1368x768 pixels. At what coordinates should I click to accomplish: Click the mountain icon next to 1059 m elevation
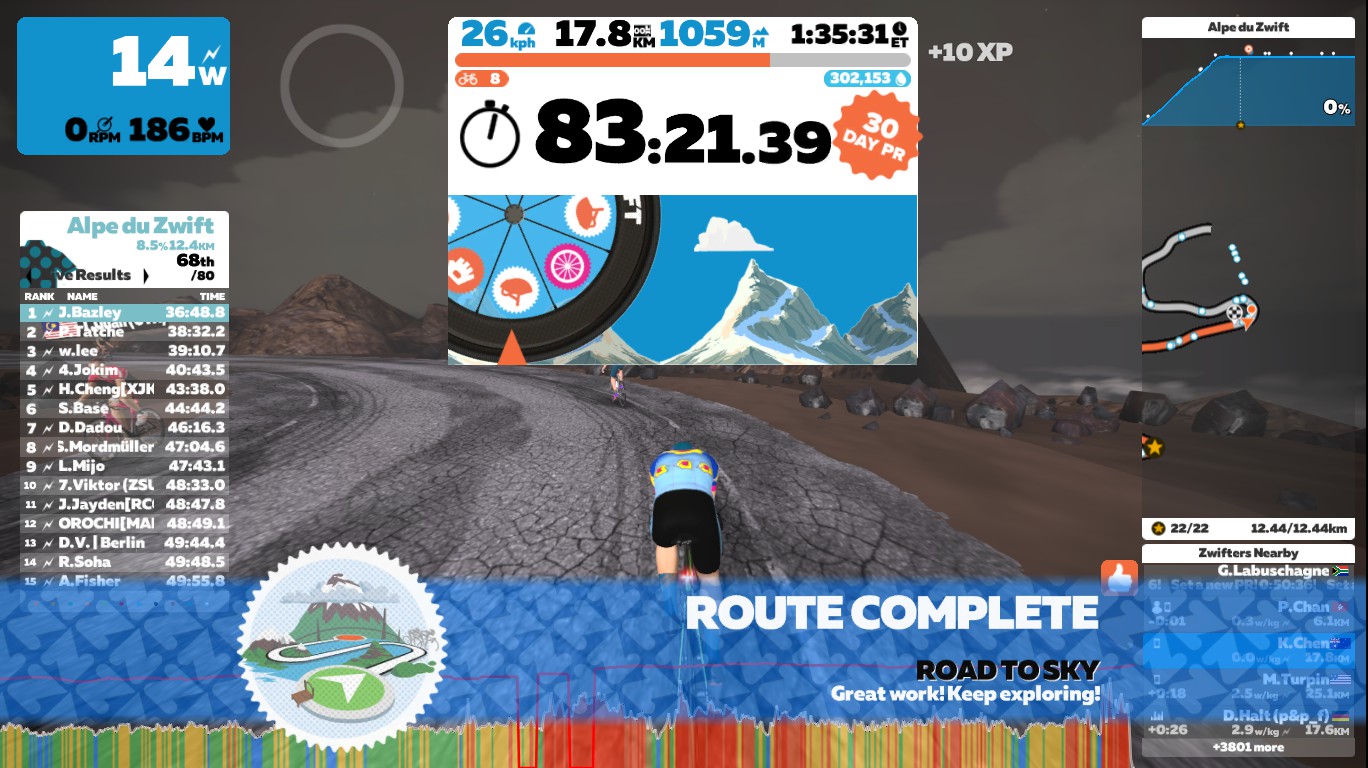point(760,32)
